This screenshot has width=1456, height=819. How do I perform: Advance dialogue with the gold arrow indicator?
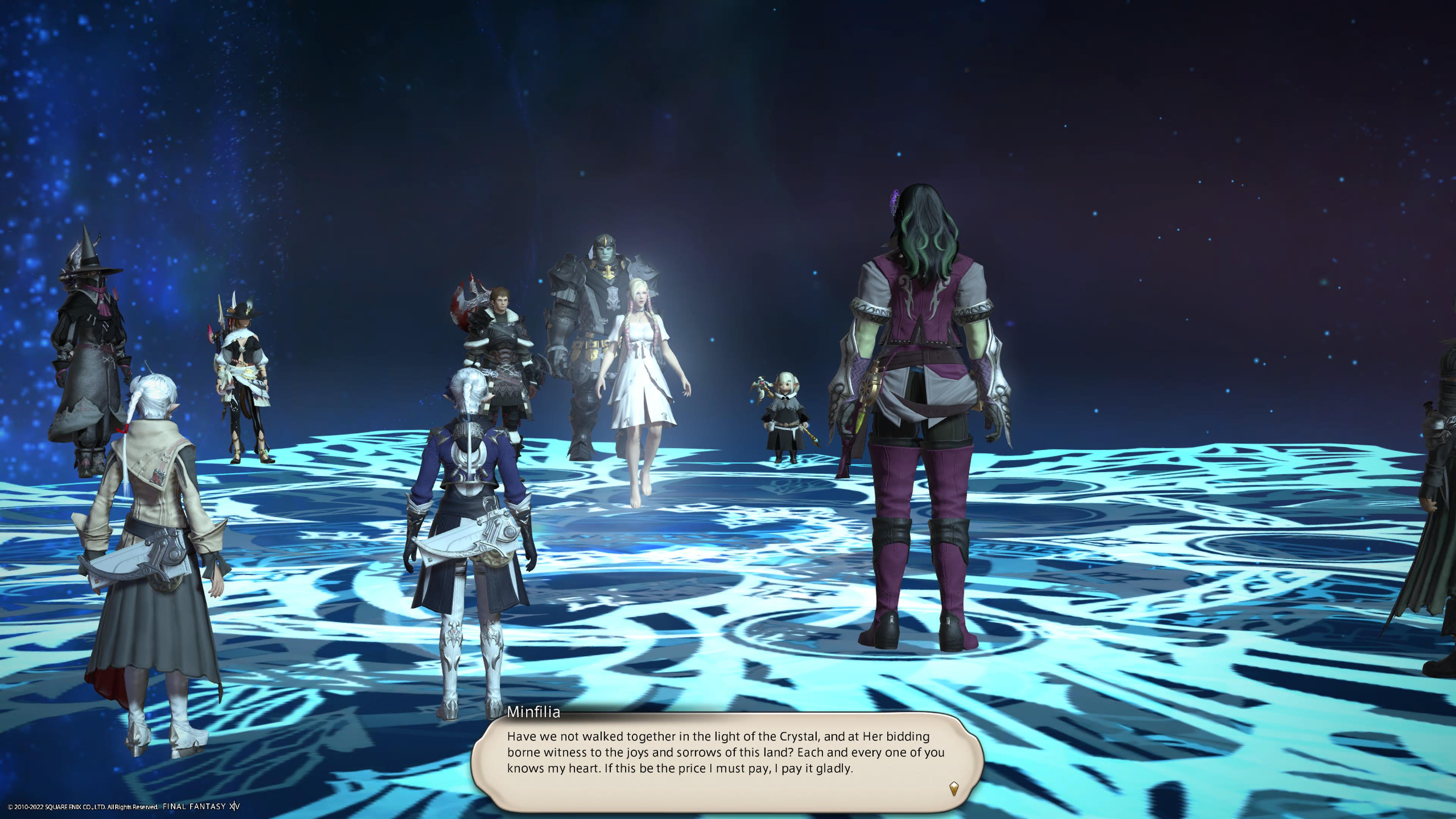point(954,788)
